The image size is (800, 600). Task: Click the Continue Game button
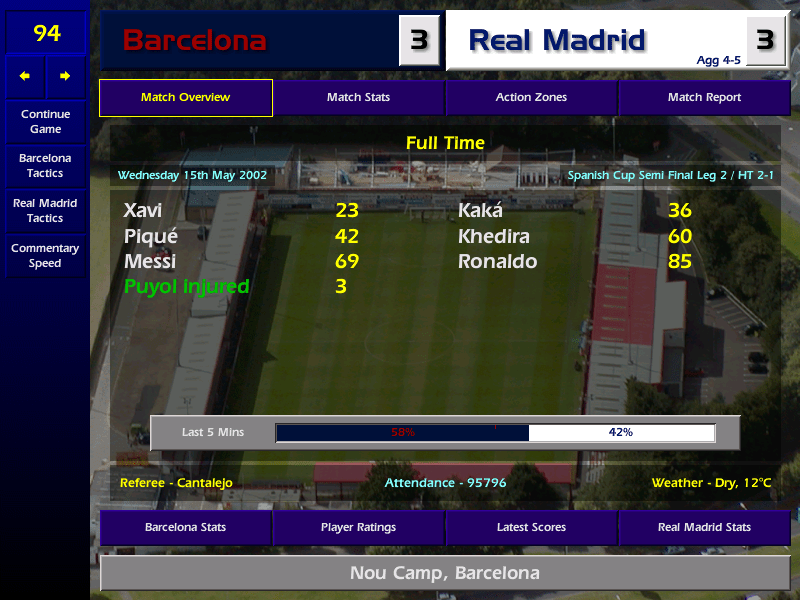(x=45, y=121)
